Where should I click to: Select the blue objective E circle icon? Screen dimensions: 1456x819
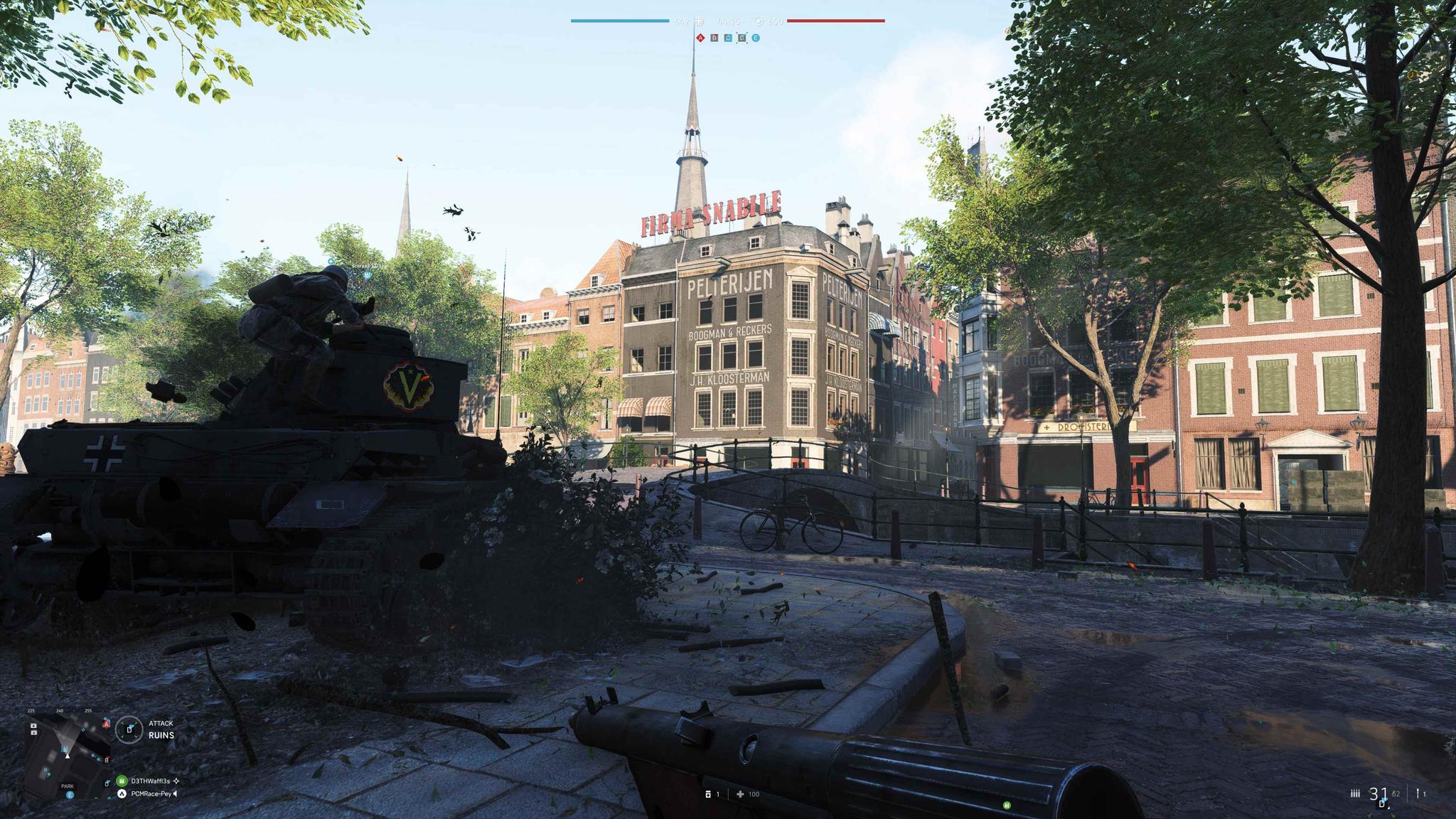pyautogui.click(x=756, y=38)
